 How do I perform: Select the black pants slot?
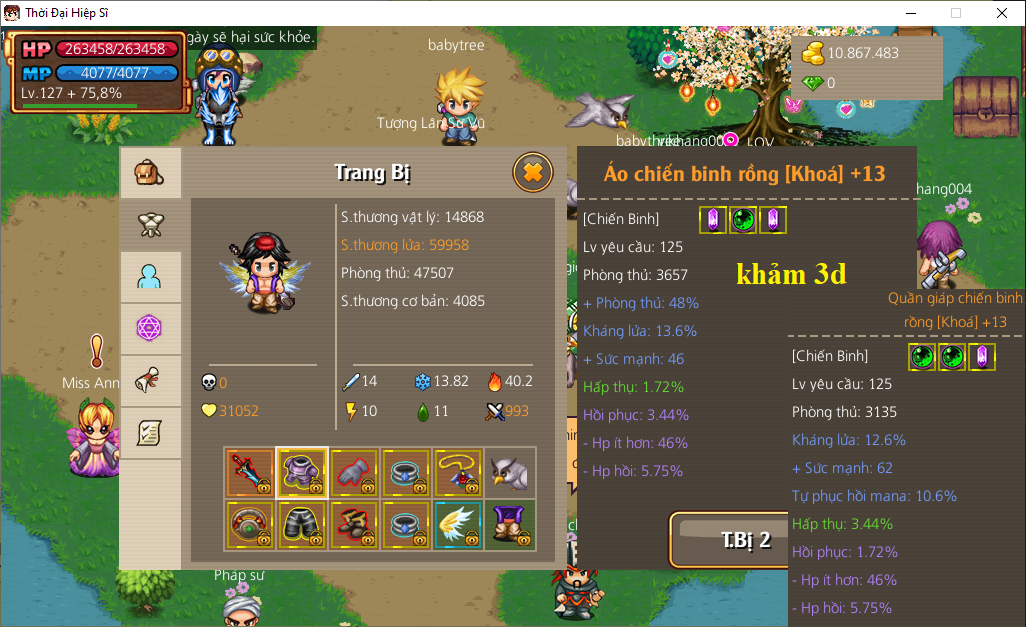(x=302, y=525)
